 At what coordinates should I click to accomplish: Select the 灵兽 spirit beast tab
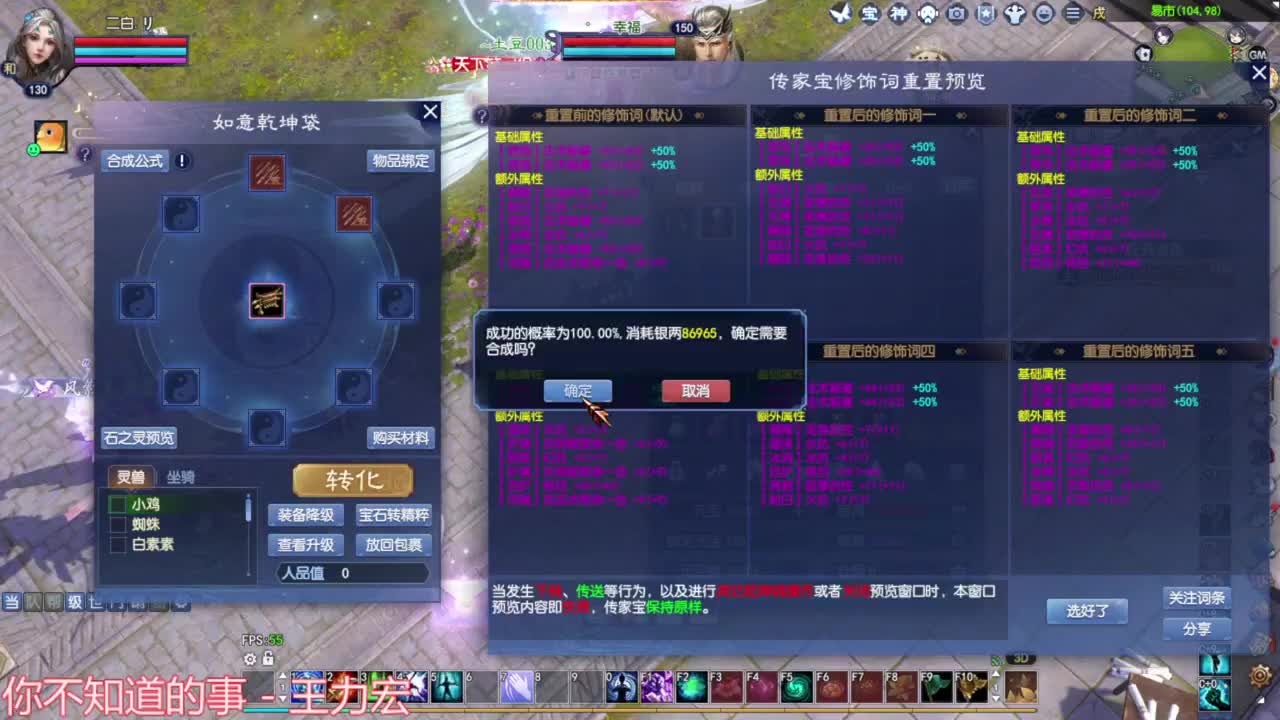131,477
